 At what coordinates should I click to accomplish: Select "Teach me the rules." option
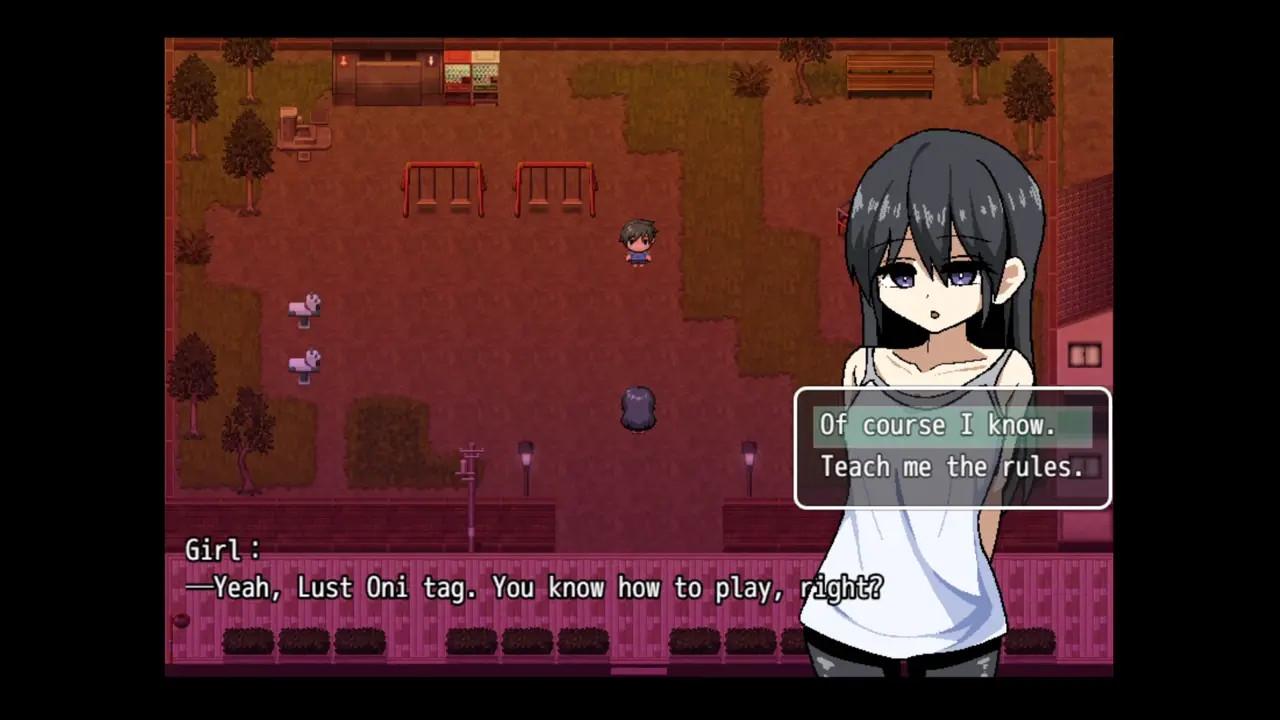(x=951, y=467)
